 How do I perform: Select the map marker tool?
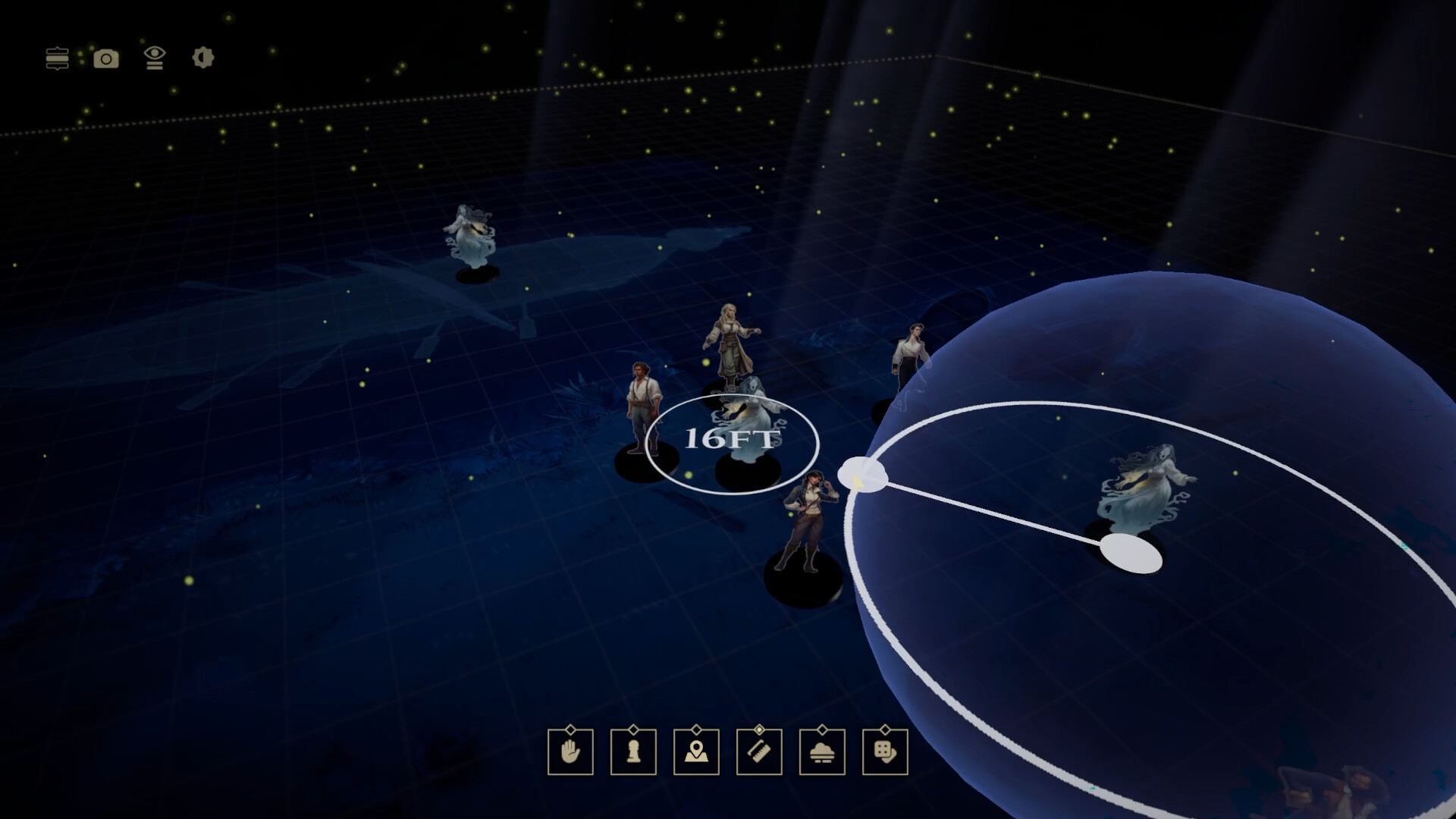pyautogui.click(x=697, y=754)
